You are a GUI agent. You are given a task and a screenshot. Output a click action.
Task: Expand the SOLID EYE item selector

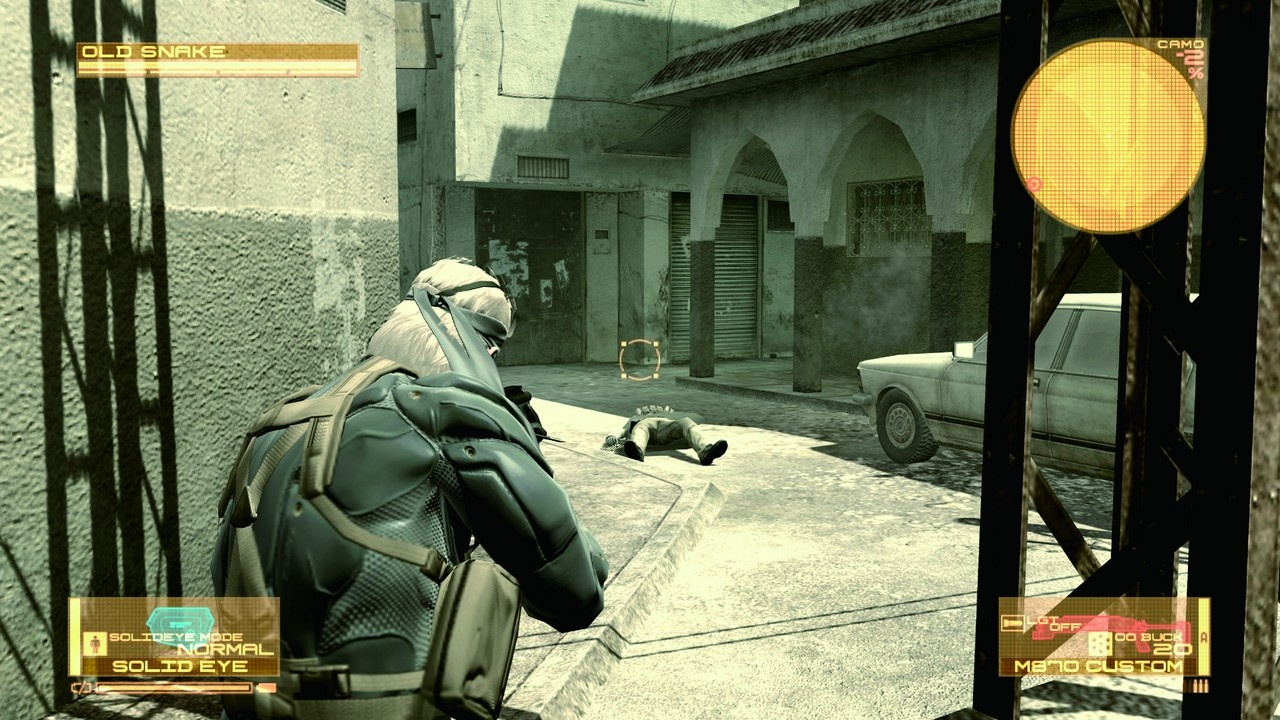(178, 666)
